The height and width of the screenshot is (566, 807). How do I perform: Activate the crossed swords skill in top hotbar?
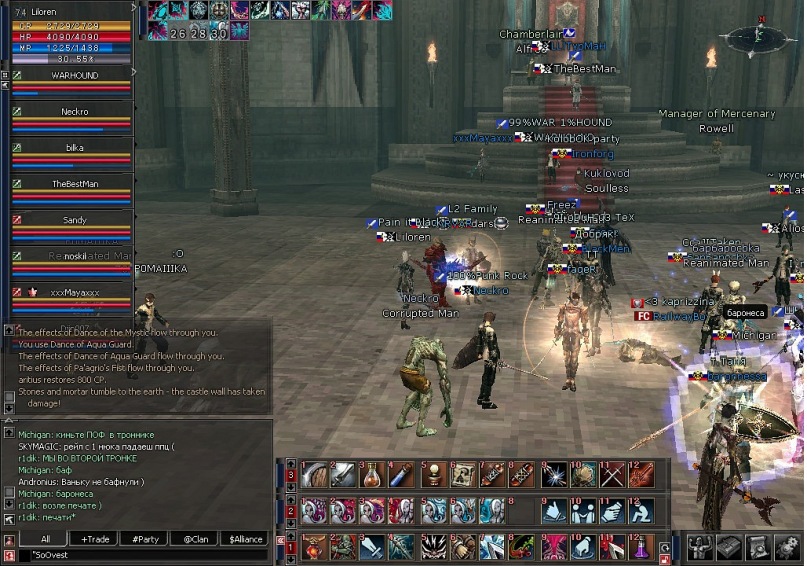(612, 474)
